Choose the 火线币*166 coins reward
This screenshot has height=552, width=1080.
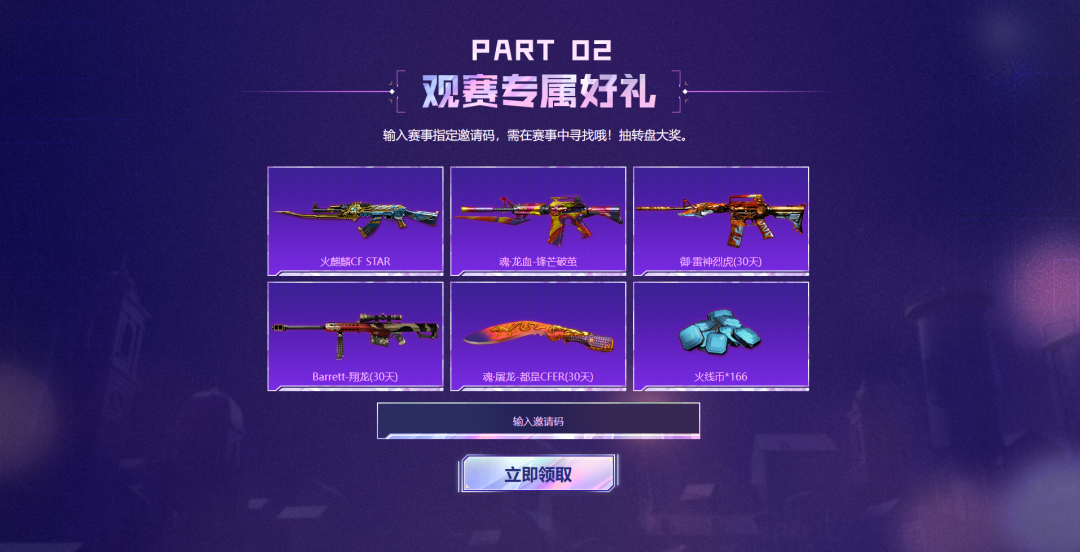(721, 336)
